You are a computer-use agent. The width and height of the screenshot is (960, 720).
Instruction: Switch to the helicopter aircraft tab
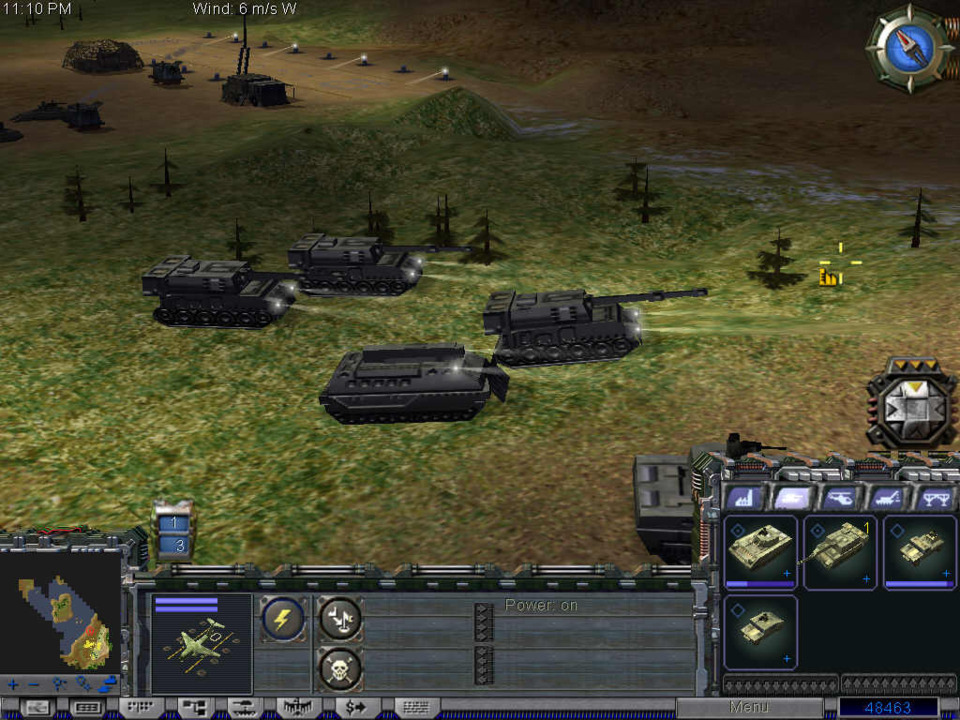[x=839, y=497]
